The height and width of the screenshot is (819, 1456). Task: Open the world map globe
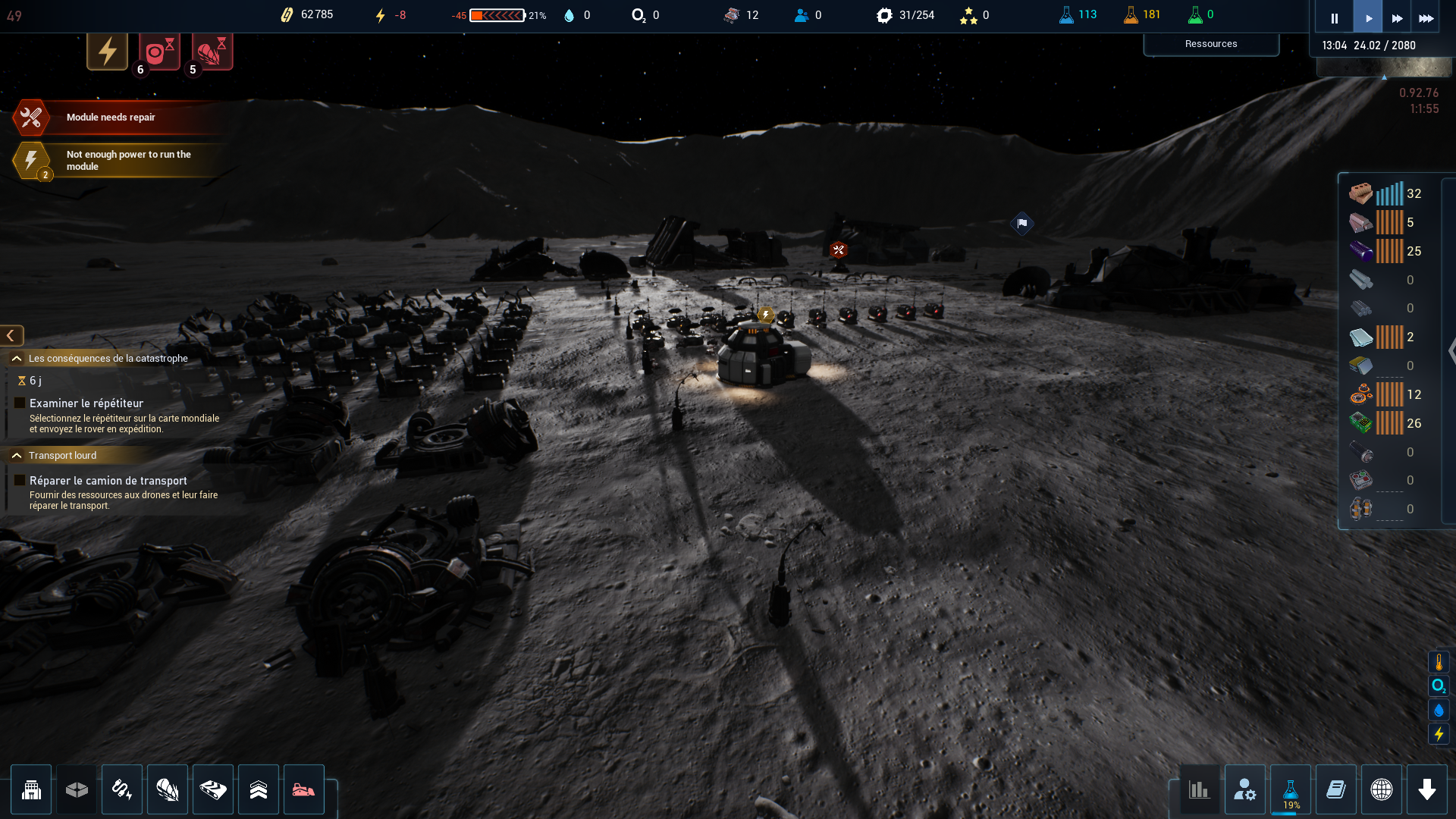click(1381, 789)
